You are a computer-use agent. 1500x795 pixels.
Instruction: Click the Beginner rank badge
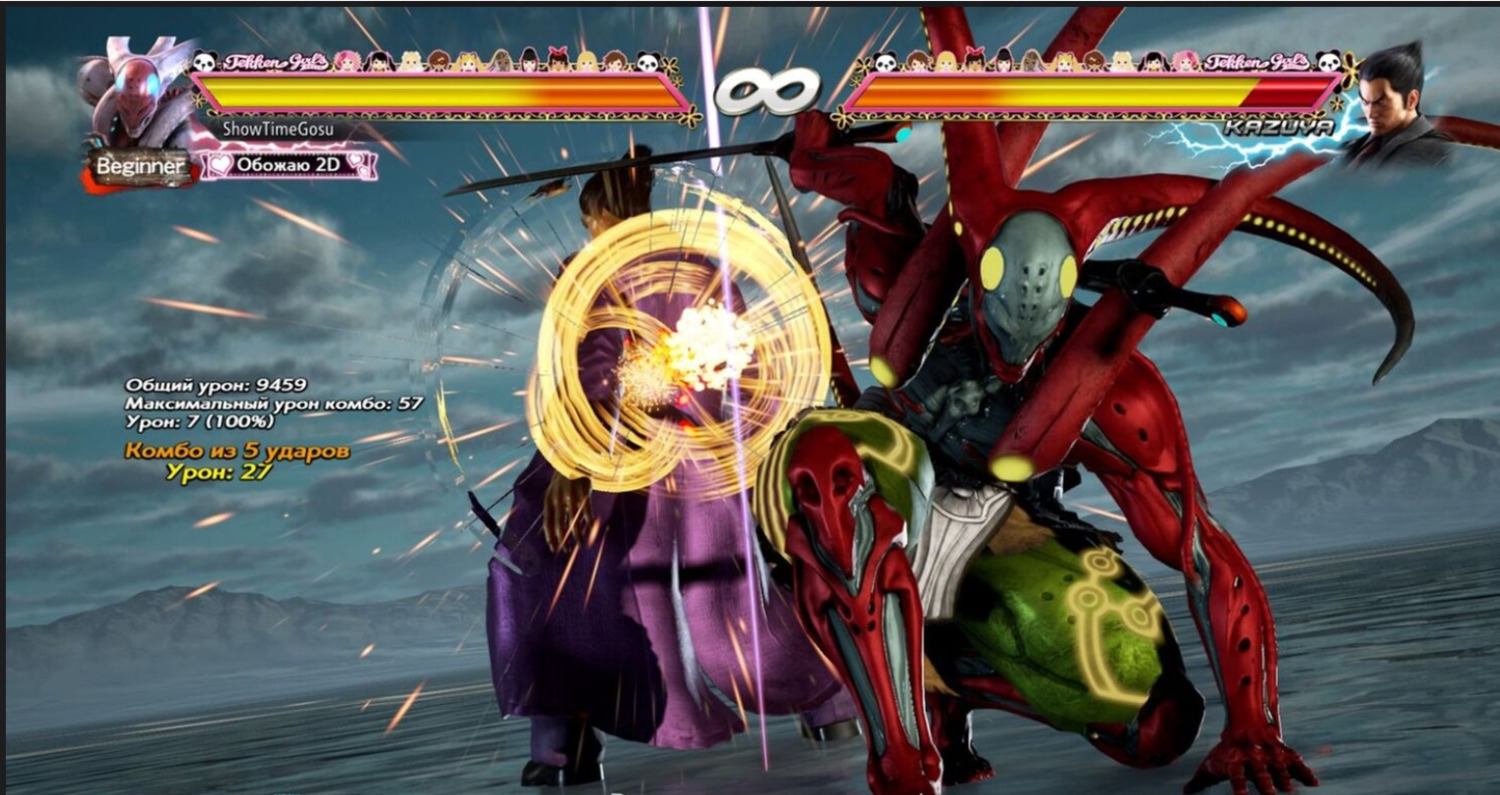click(140, 166)
